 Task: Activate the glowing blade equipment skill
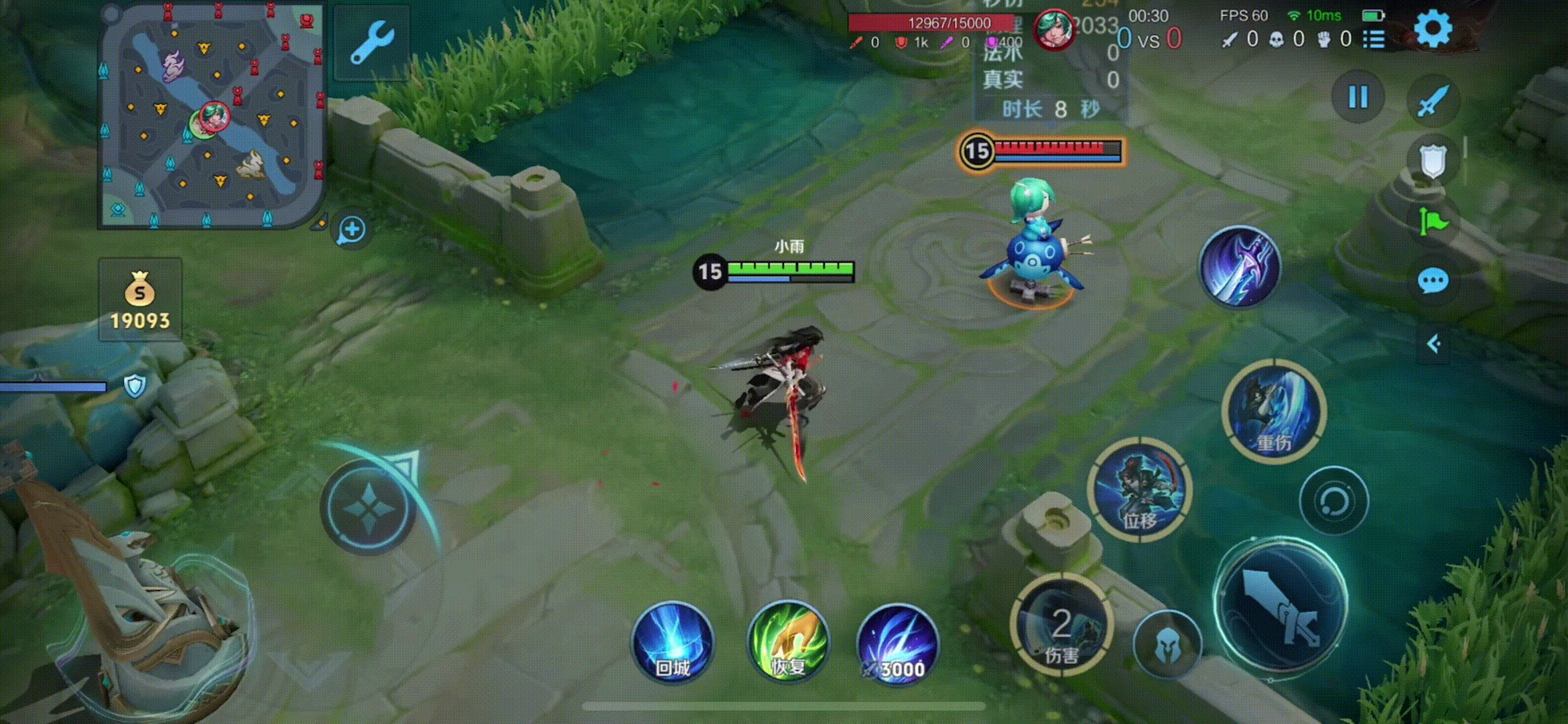1240,267
